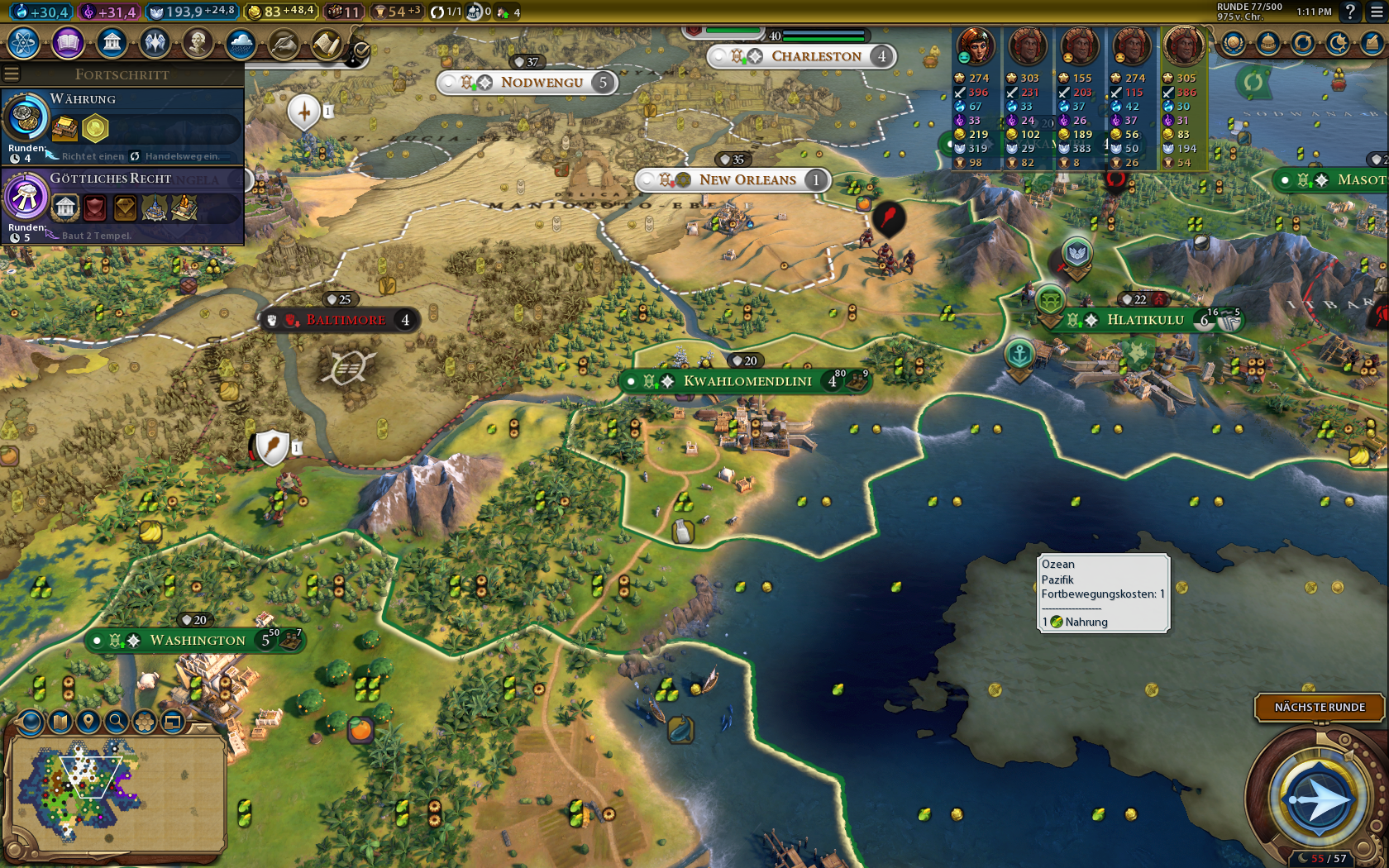Open the government temple icon
1389x868 pixels.
[112, 42]
